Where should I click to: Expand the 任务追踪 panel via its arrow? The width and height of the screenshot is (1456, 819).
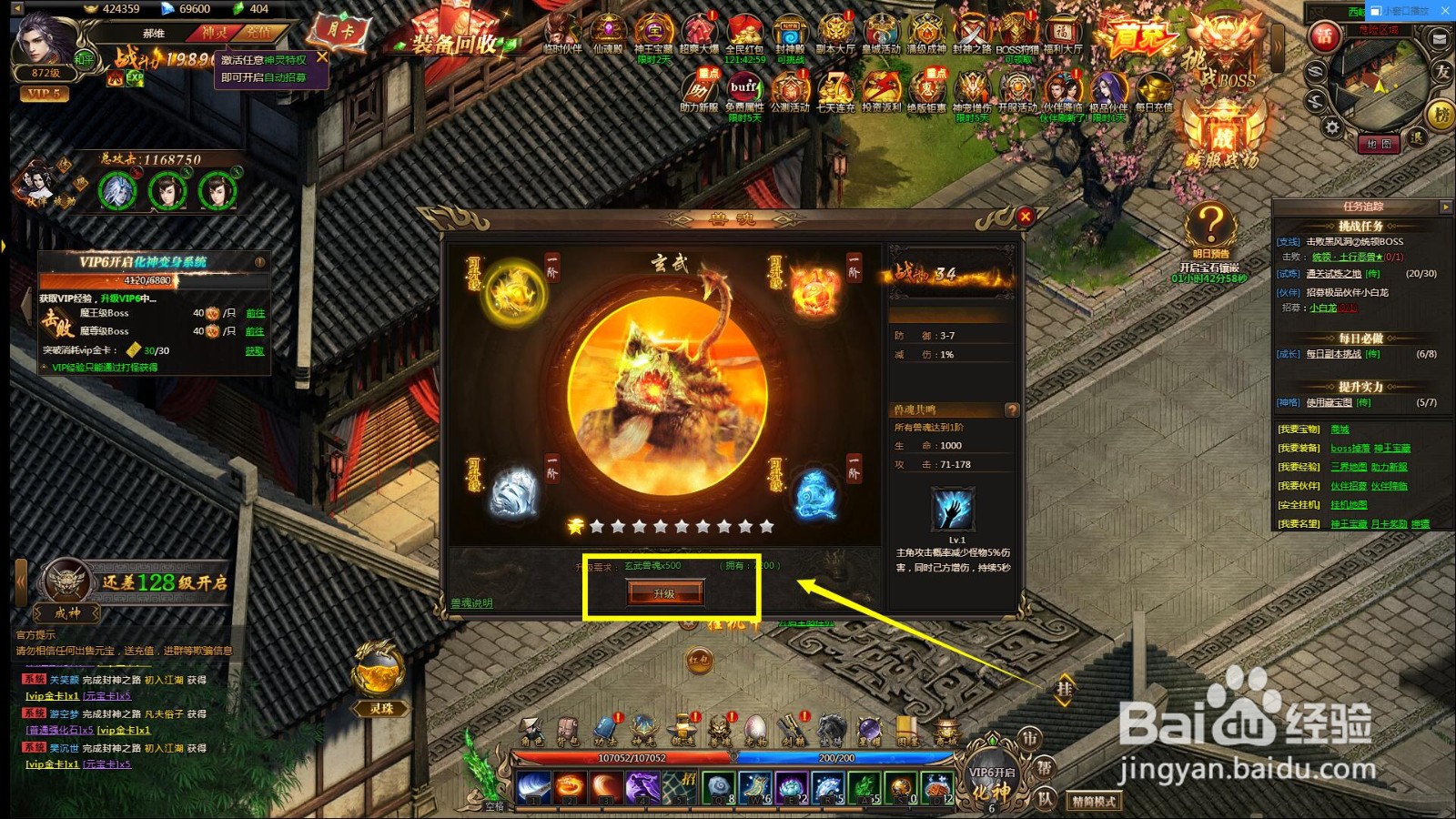point(1446,207)
